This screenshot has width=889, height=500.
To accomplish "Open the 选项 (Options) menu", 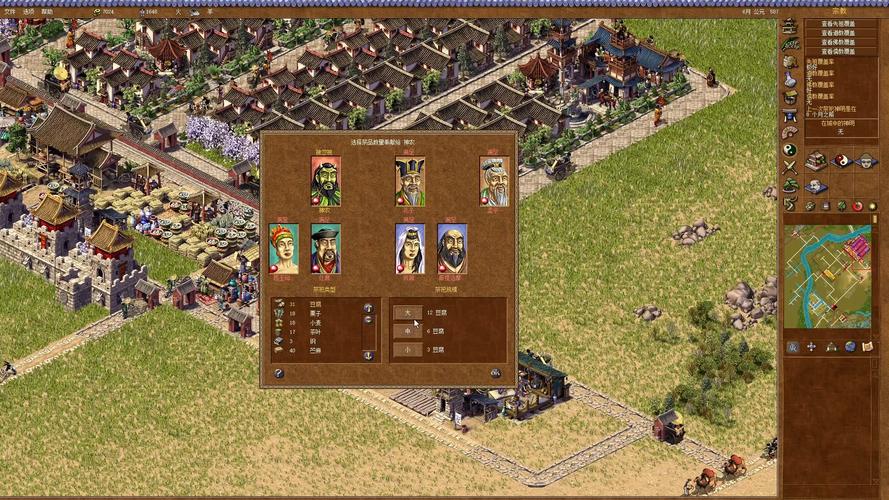I will pos(29,11).
